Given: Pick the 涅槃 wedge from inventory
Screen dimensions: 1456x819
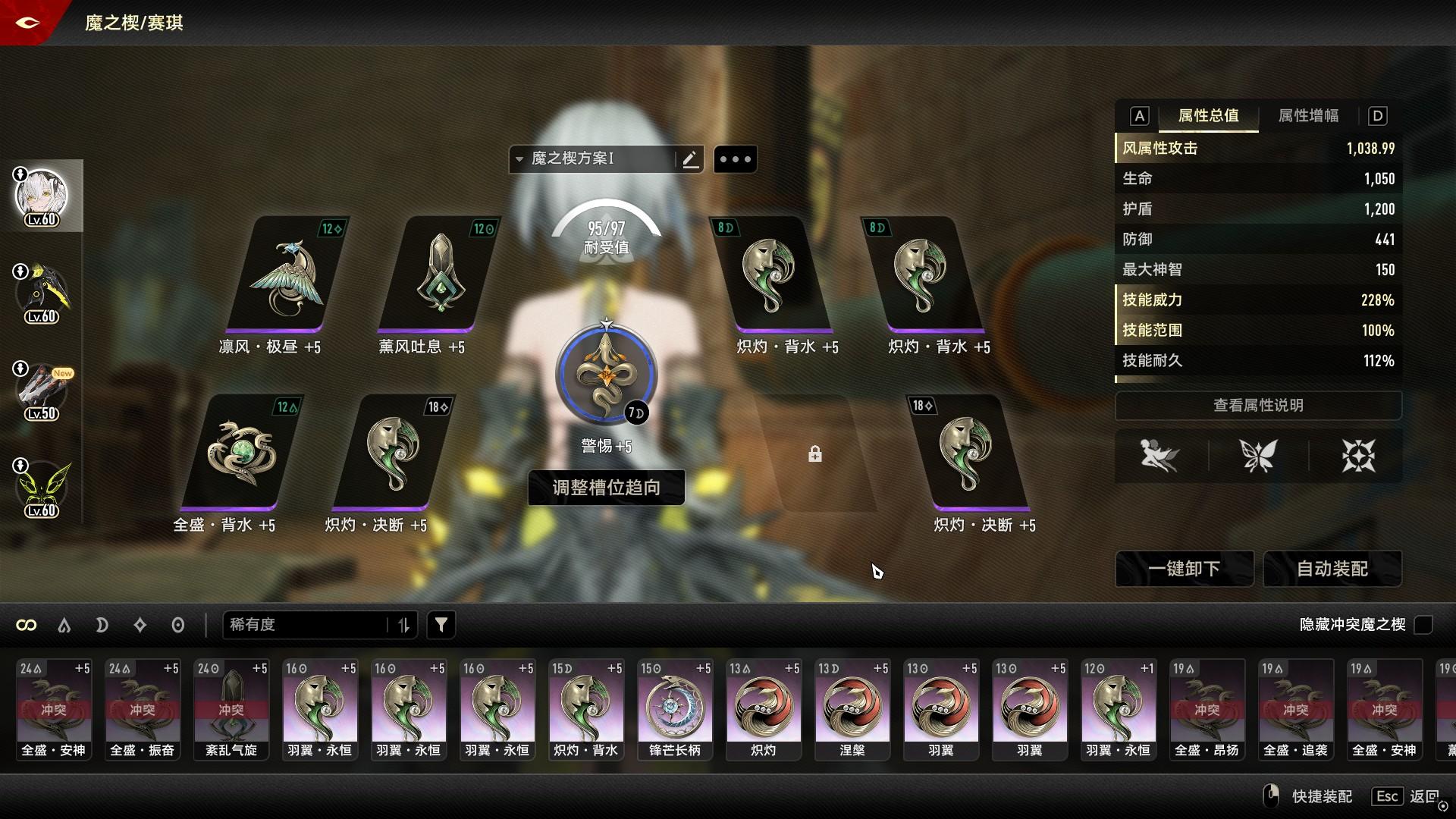Looking at the screenshot, I should 852,709.
